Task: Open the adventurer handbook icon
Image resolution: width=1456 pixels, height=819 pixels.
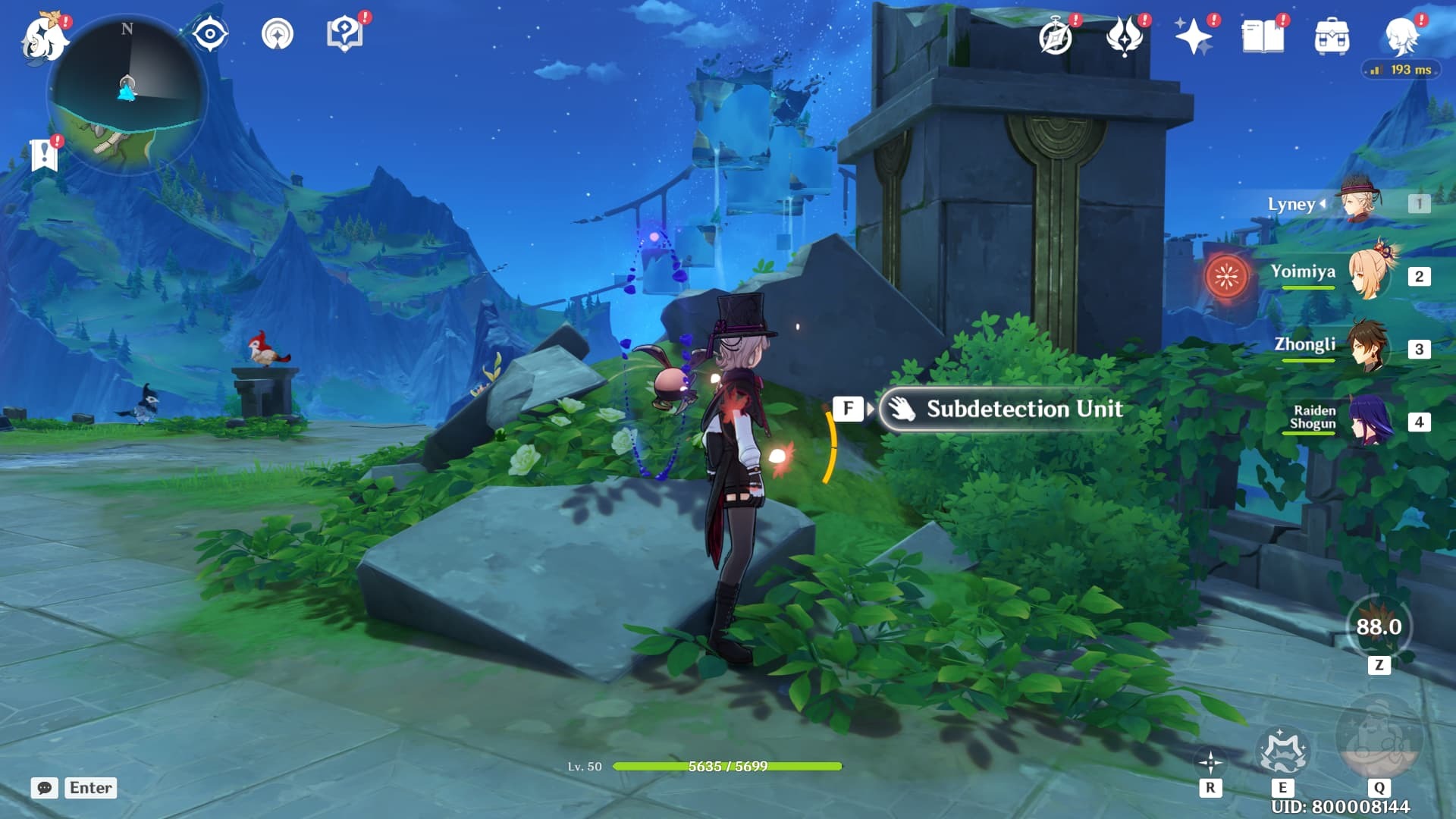Action: tap(1263, 36)
